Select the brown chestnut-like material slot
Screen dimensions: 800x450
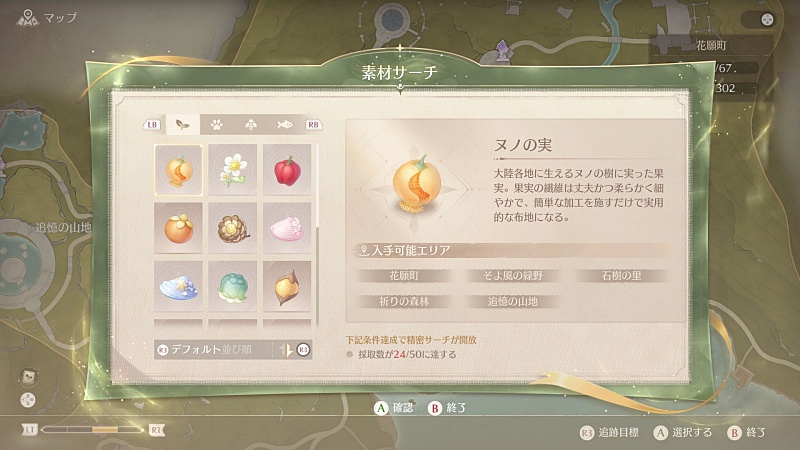pyautogui.click(x=287, y=285)
